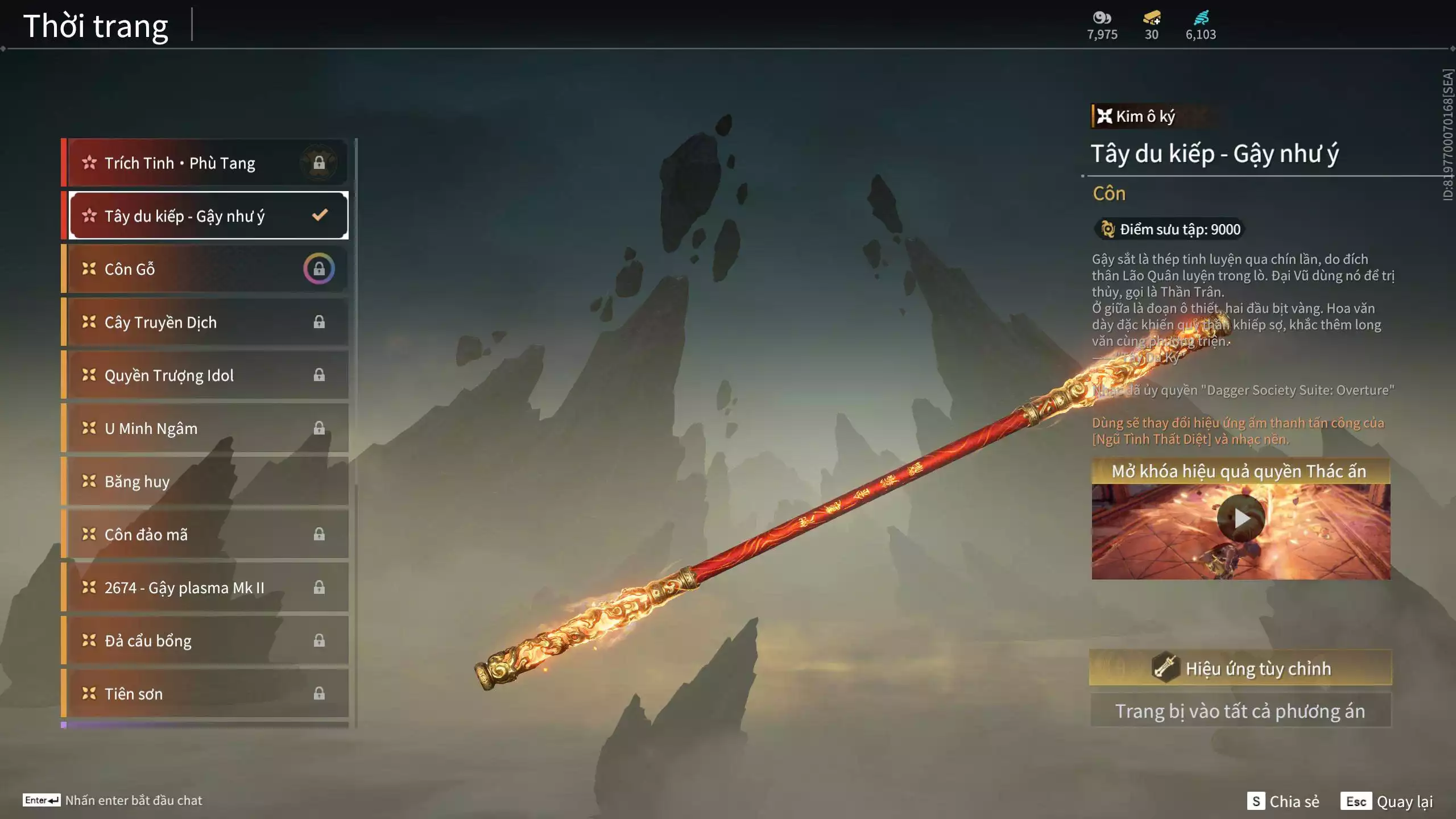The image size is (1456, 819).
Task: Play the Thác ấn effect preview video
Action: pyautogui.click(x=1240, y=518)
